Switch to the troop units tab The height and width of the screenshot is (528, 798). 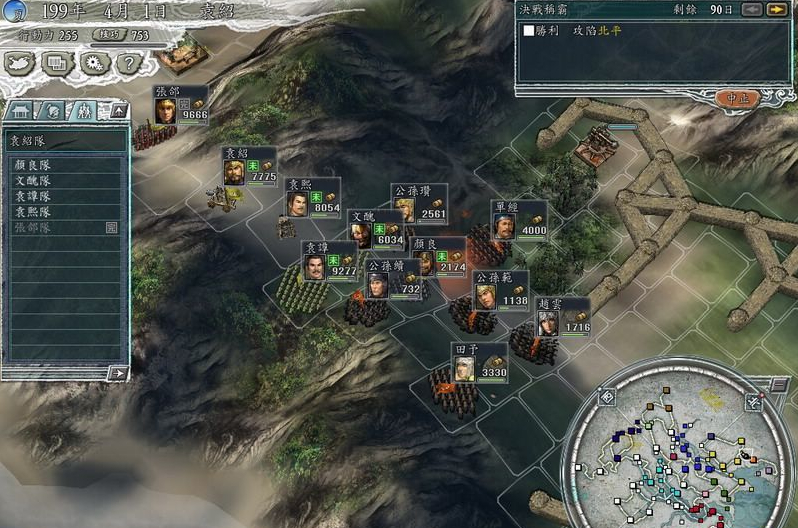pos(84,110)
